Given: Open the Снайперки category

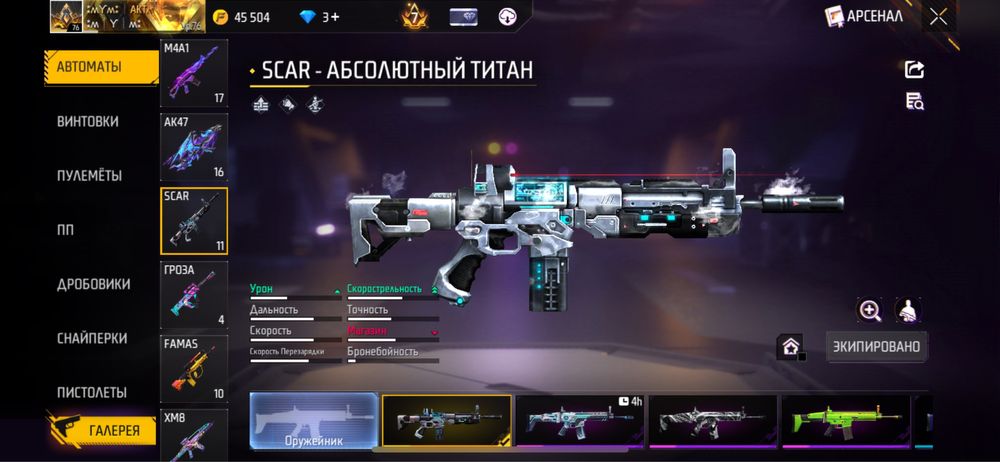Looking at the screenshot, I should [x=91, y=338].
